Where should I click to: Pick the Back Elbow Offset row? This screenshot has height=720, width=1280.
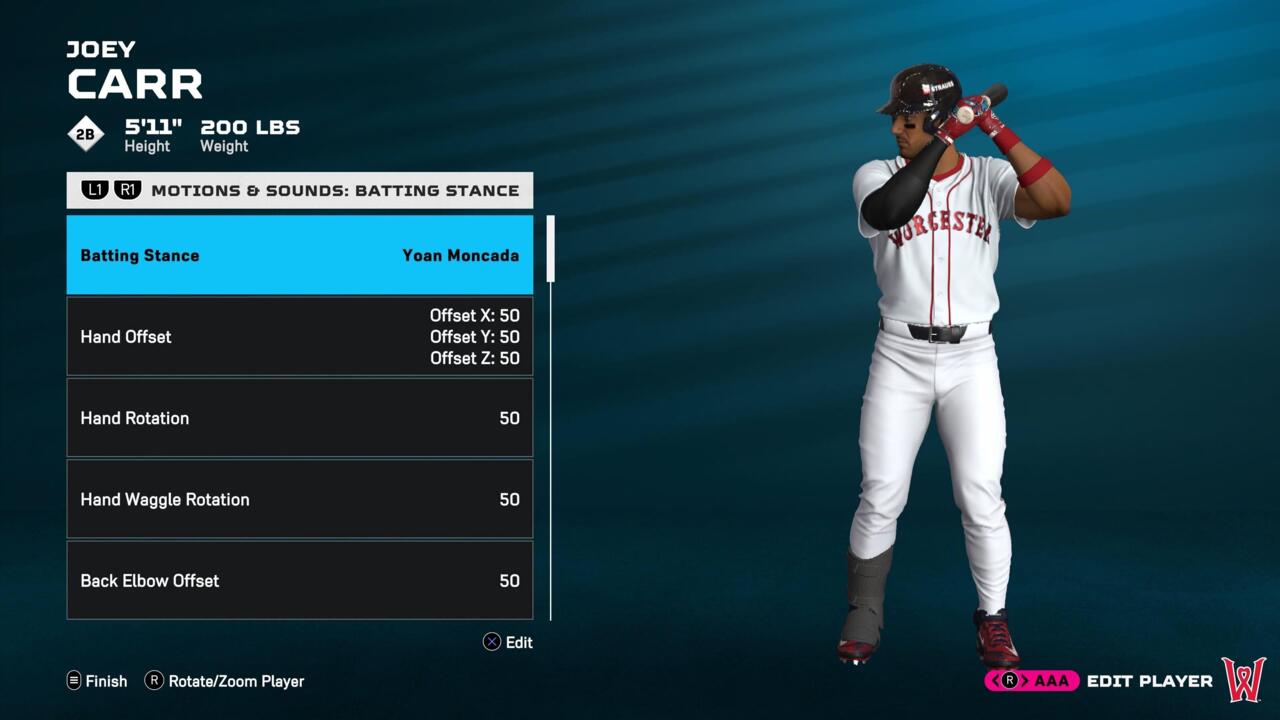(x=299, y=580)
